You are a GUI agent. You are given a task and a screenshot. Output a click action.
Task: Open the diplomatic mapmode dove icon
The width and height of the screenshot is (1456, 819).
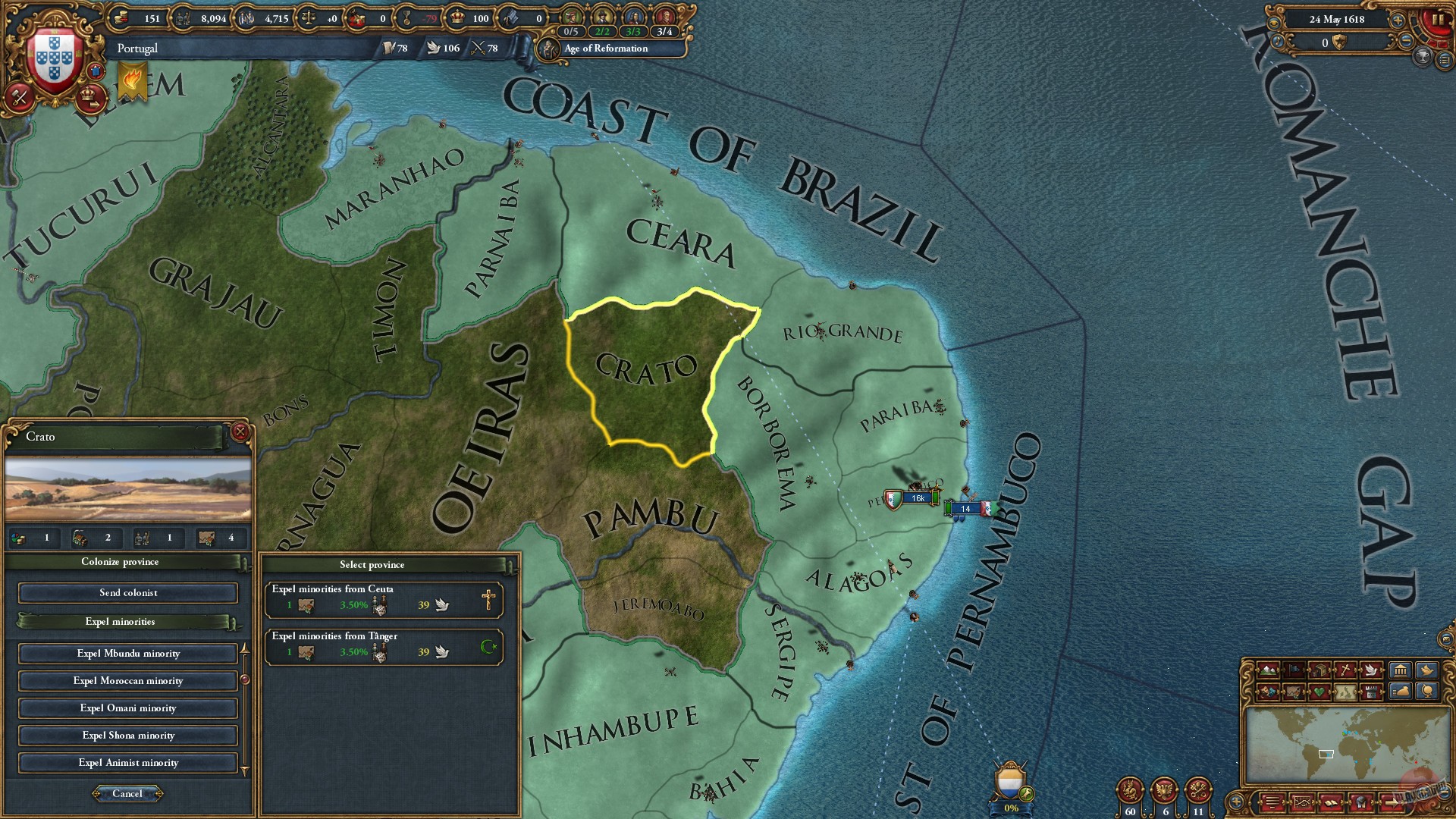(x=1373, y=670)
